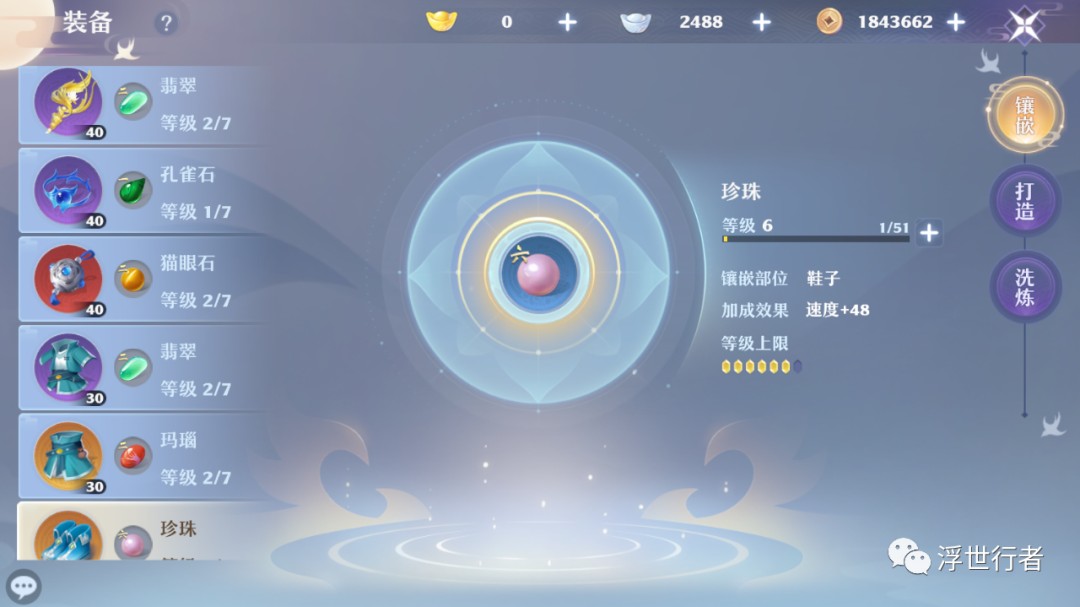Add more gold ingots with plus
1080x607 pixels.
click(x=567, y=22)
